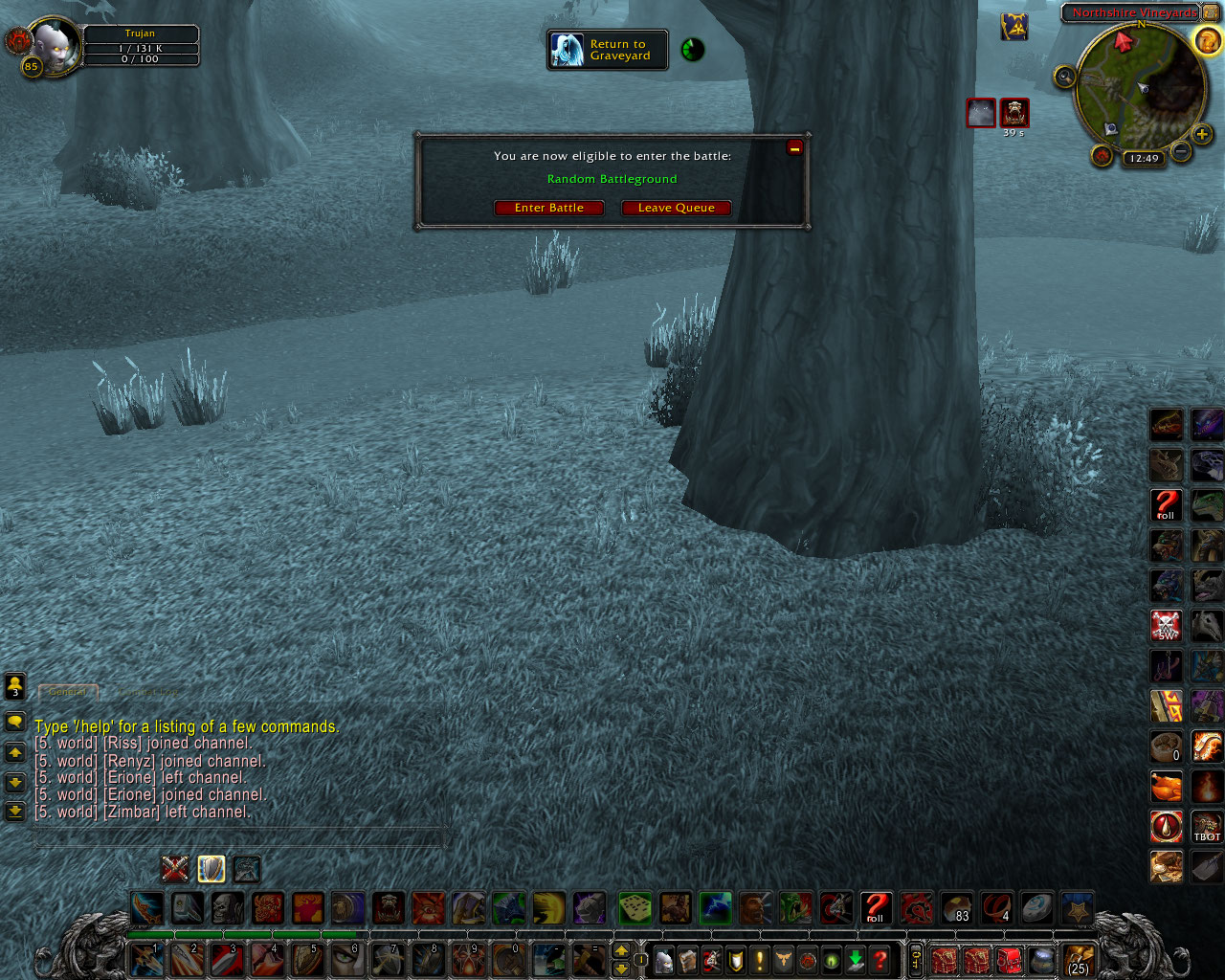
Task: Click the Return to Graveyard button
Action: tap(607, 50)
